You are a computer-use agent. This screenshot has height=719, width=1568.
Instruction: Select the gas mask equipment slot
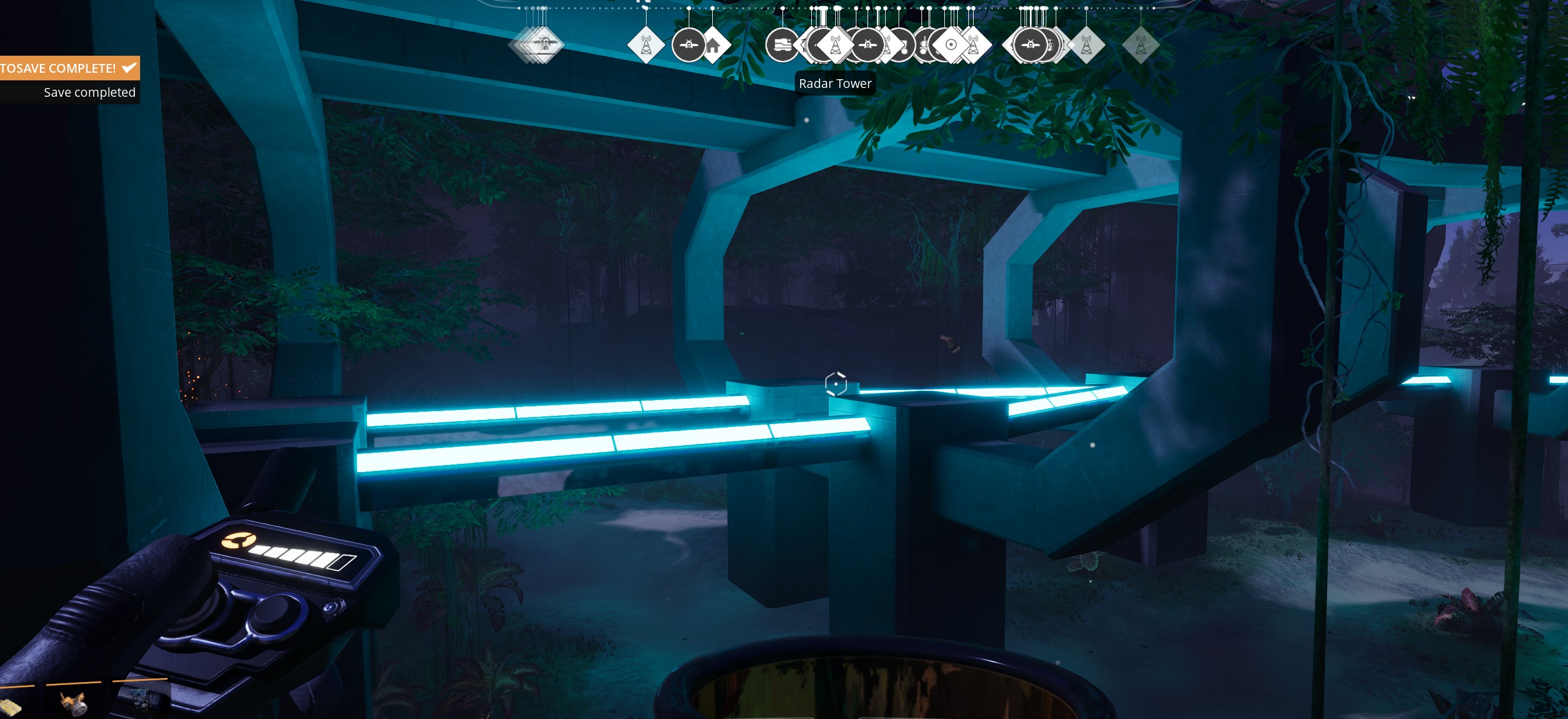tap(74, 704)
